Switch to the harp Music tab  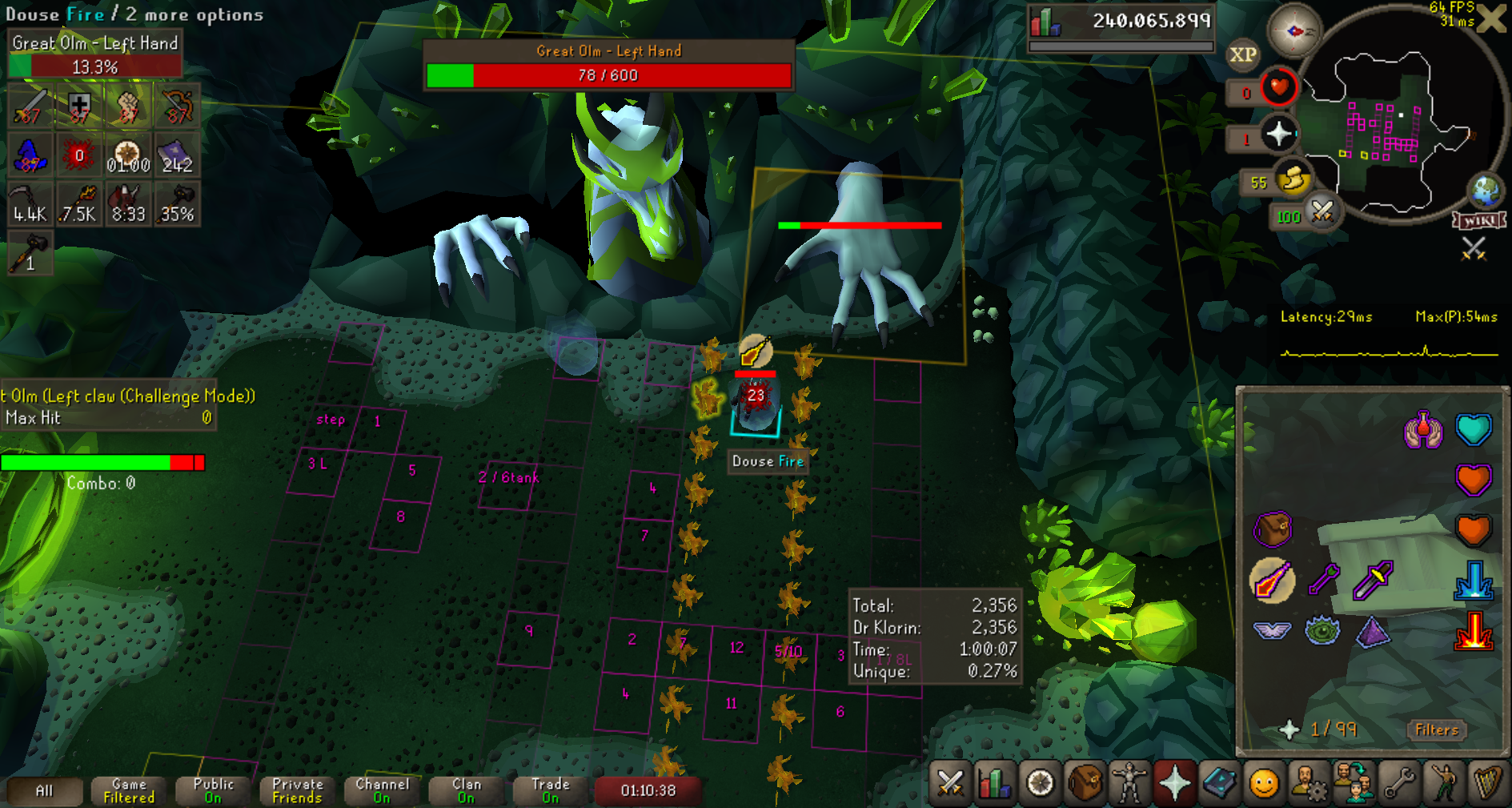point(1486,782)
